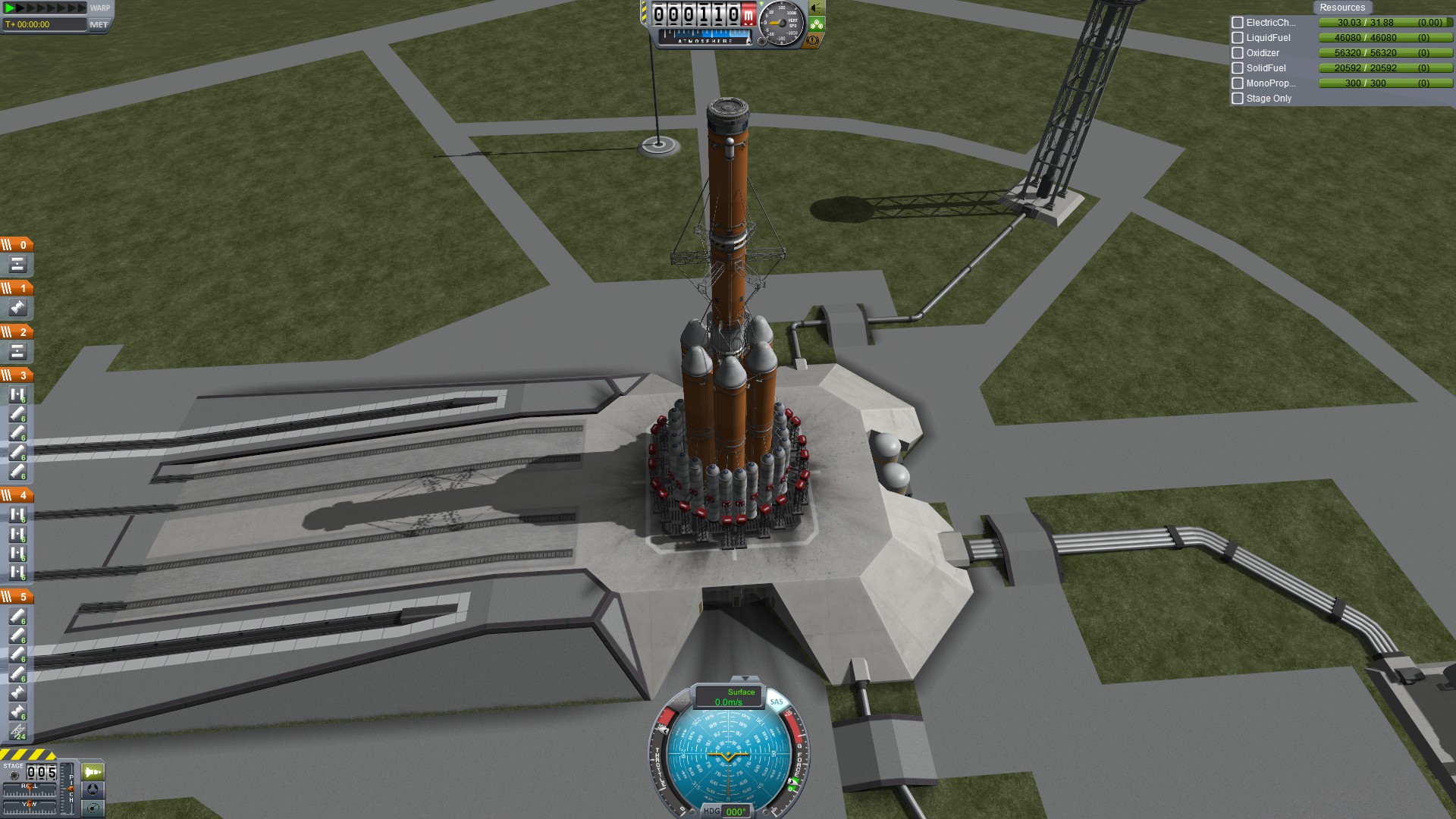1456x819 pixels.
Task: Collapse the navball with the arrow tab
Action: [x=745, y=679]
